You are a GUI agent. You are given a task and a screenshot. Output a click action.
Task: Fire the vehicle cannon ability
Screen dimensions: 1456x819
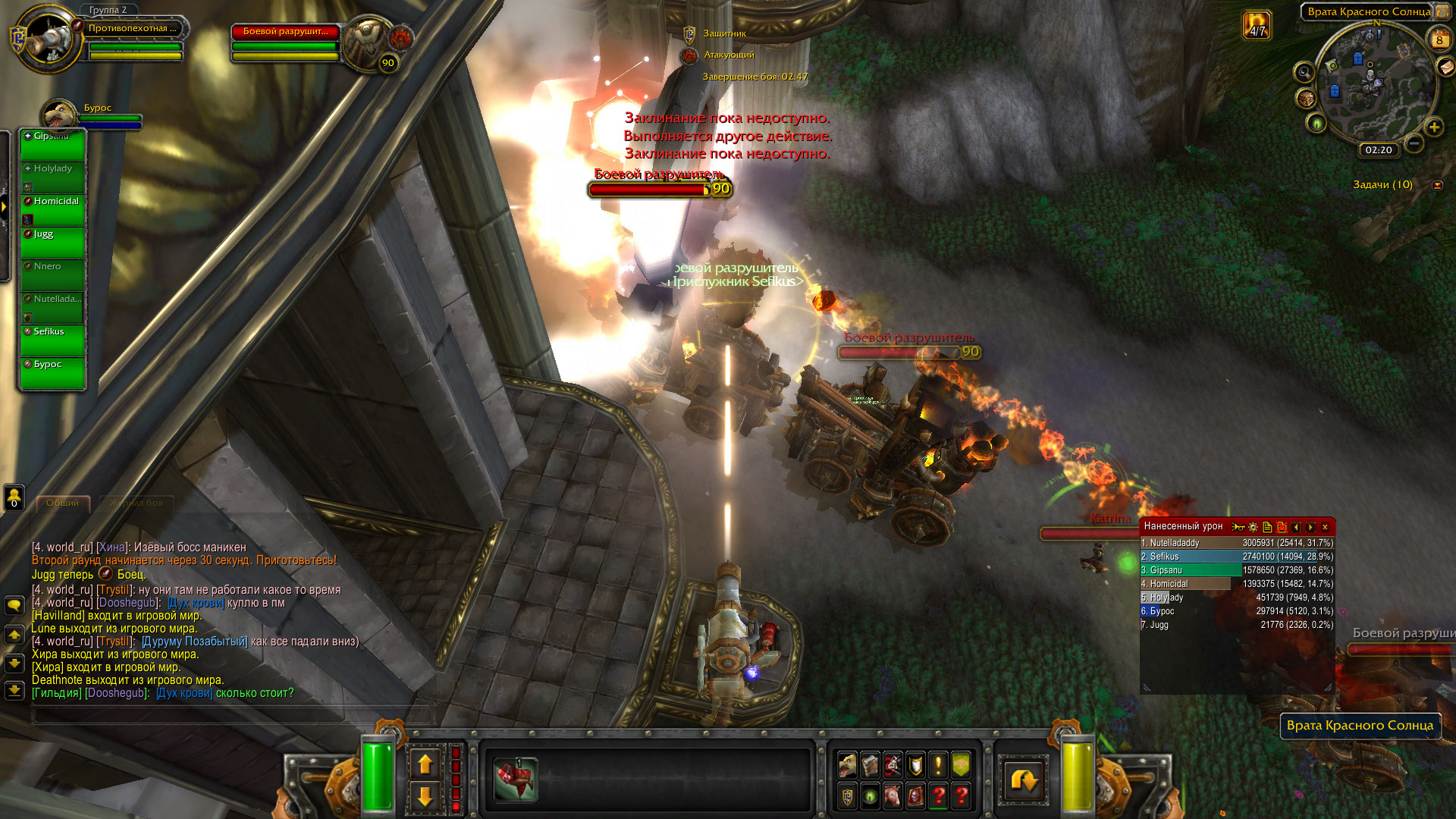[516, 779]
